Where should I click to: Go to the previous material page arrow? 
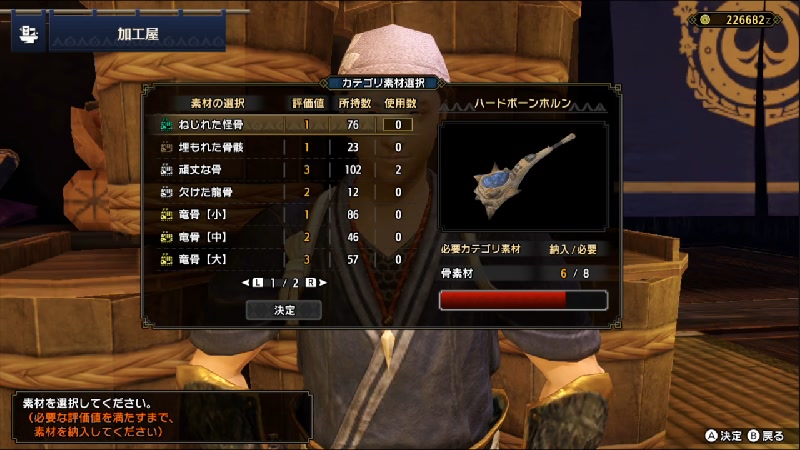(246, 283)
